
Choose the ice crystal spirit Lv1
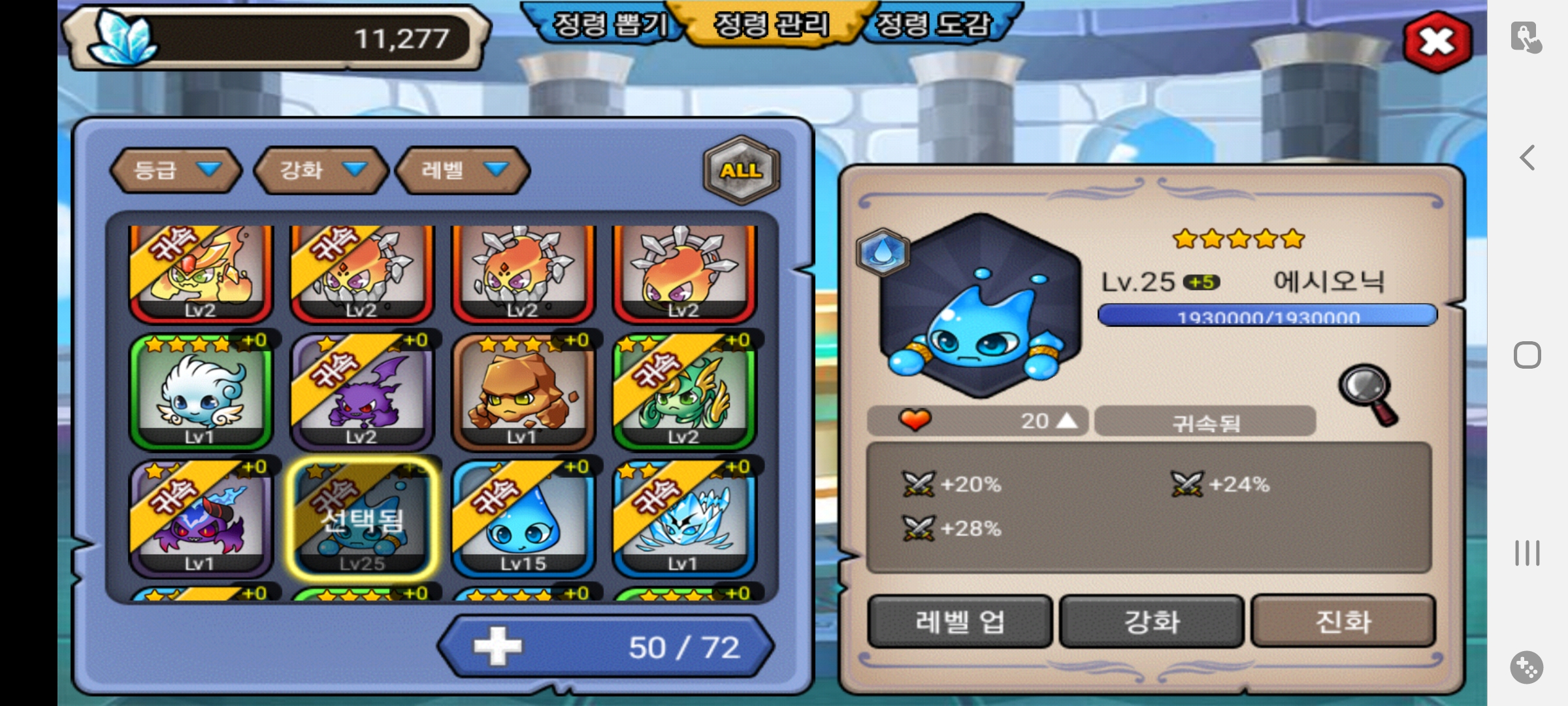[x=683, y=519]
